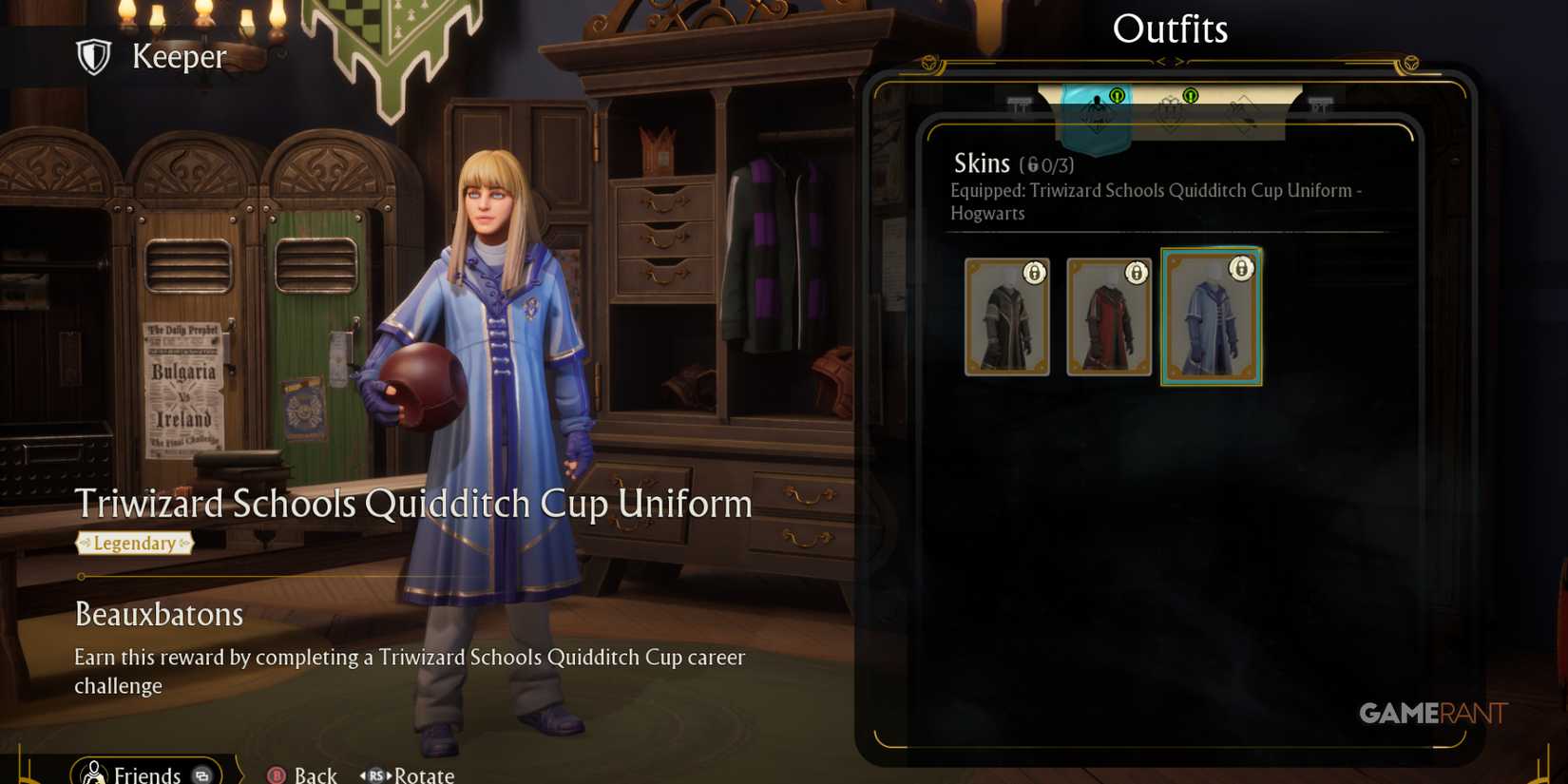1568x784 pixels.
Task: Click the left chevron above the Outfits panel
Action: pyautogui.click(x=1161, y=61)
